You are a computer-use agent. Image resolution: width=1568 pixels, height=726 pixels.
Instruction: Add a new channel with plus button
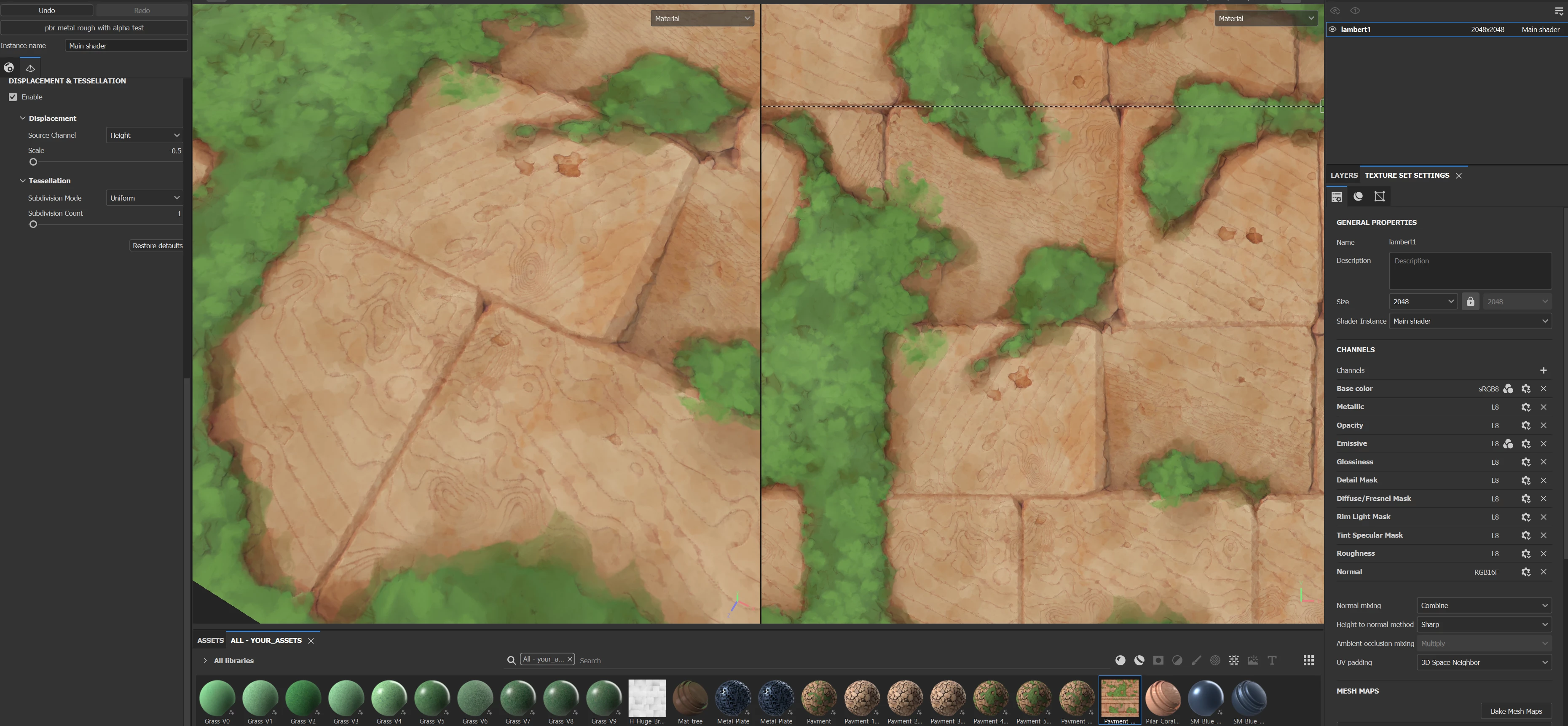click(1543, 371)
